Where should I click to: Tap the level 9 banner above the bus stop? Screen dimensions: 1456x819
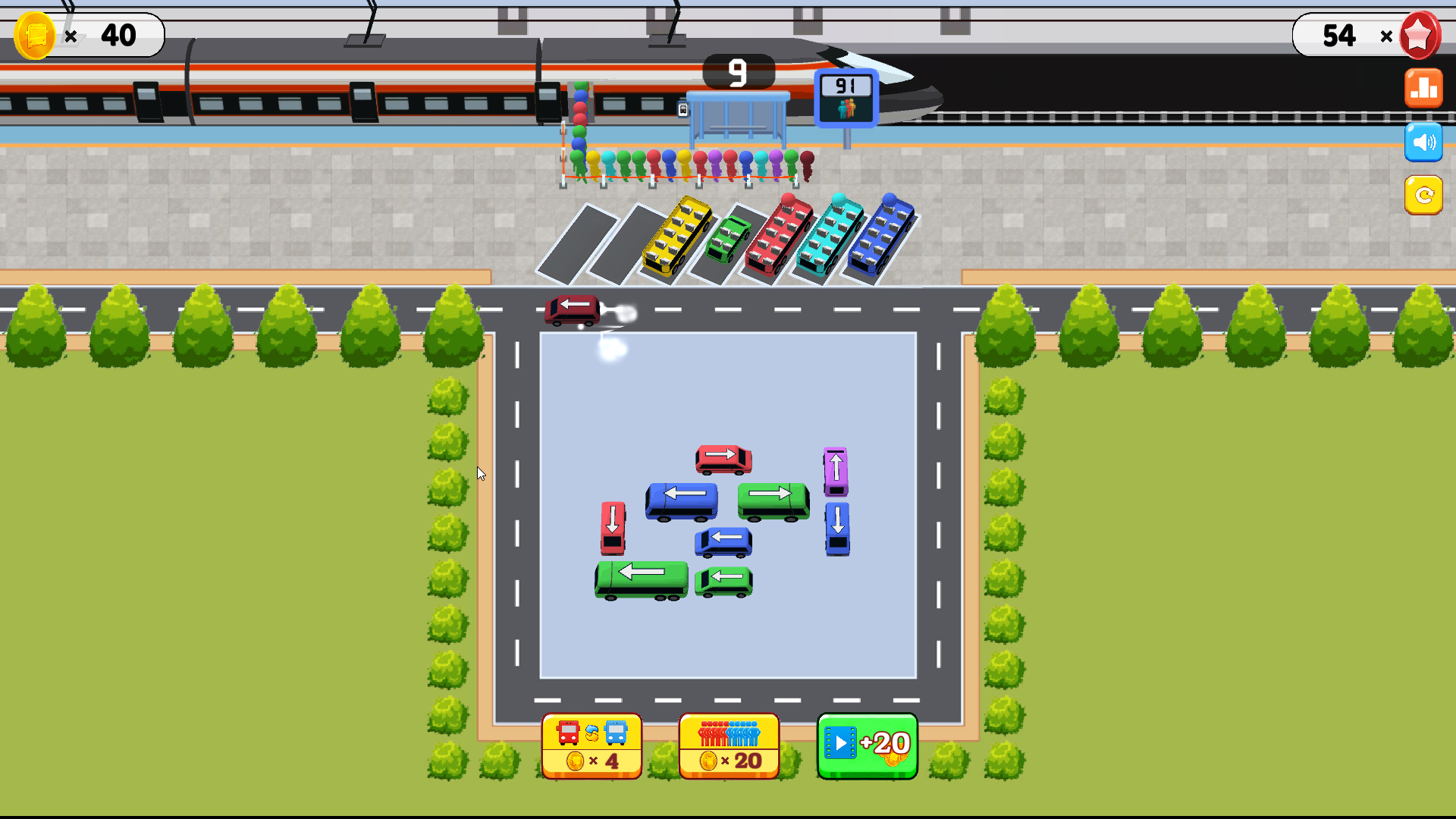[736, 73]
